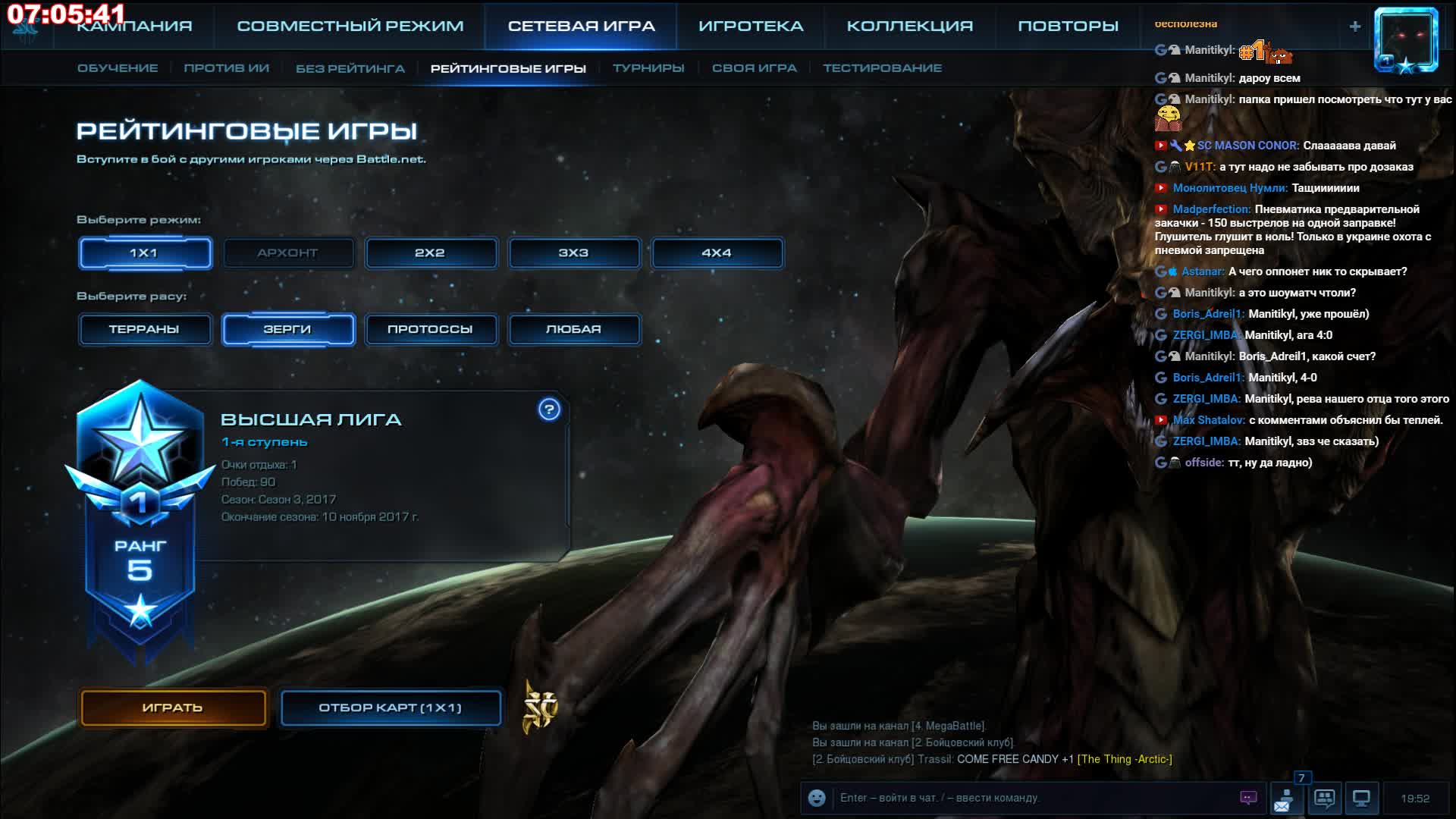Choose the АРХОНТ mode

287,253
